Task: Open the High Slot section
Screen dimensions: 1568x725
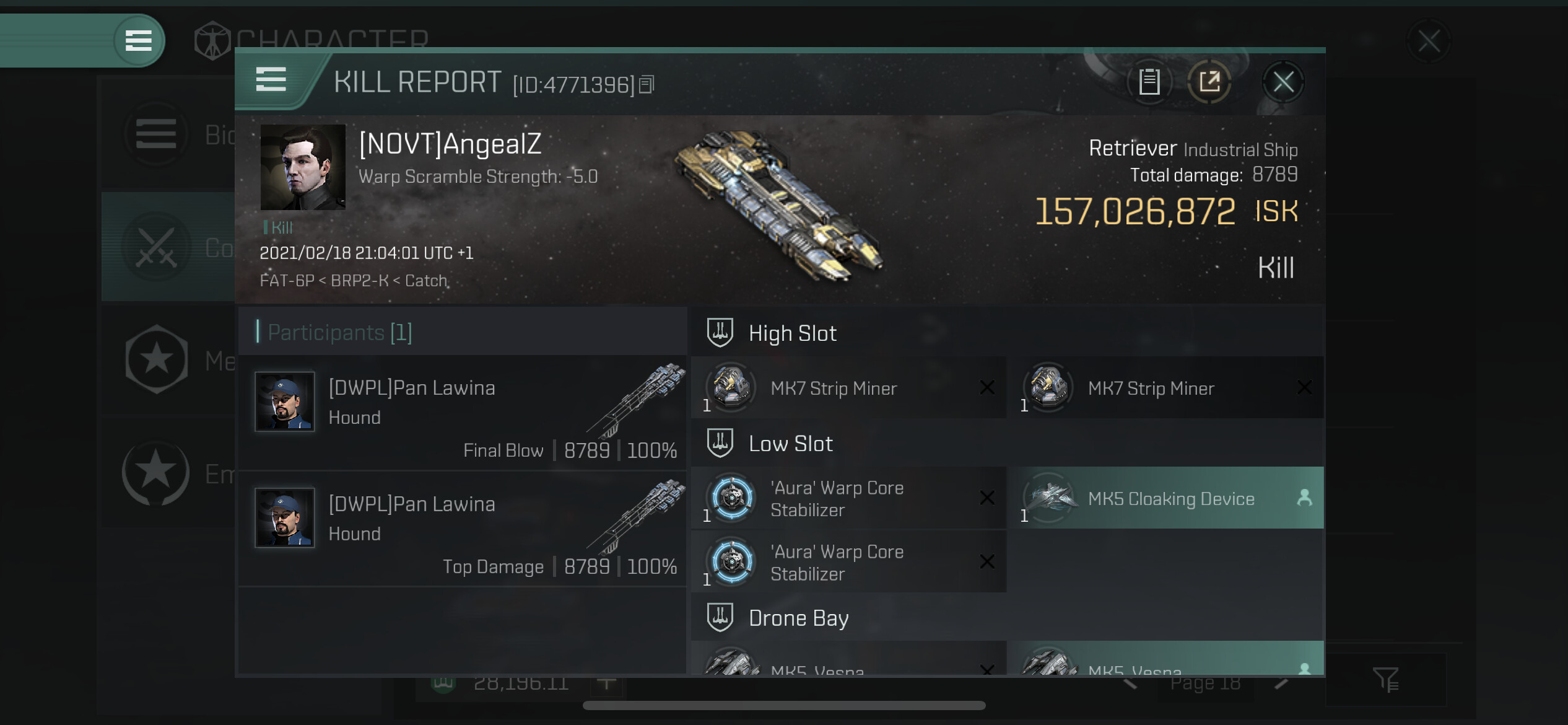Action: (x=792, y=333)
